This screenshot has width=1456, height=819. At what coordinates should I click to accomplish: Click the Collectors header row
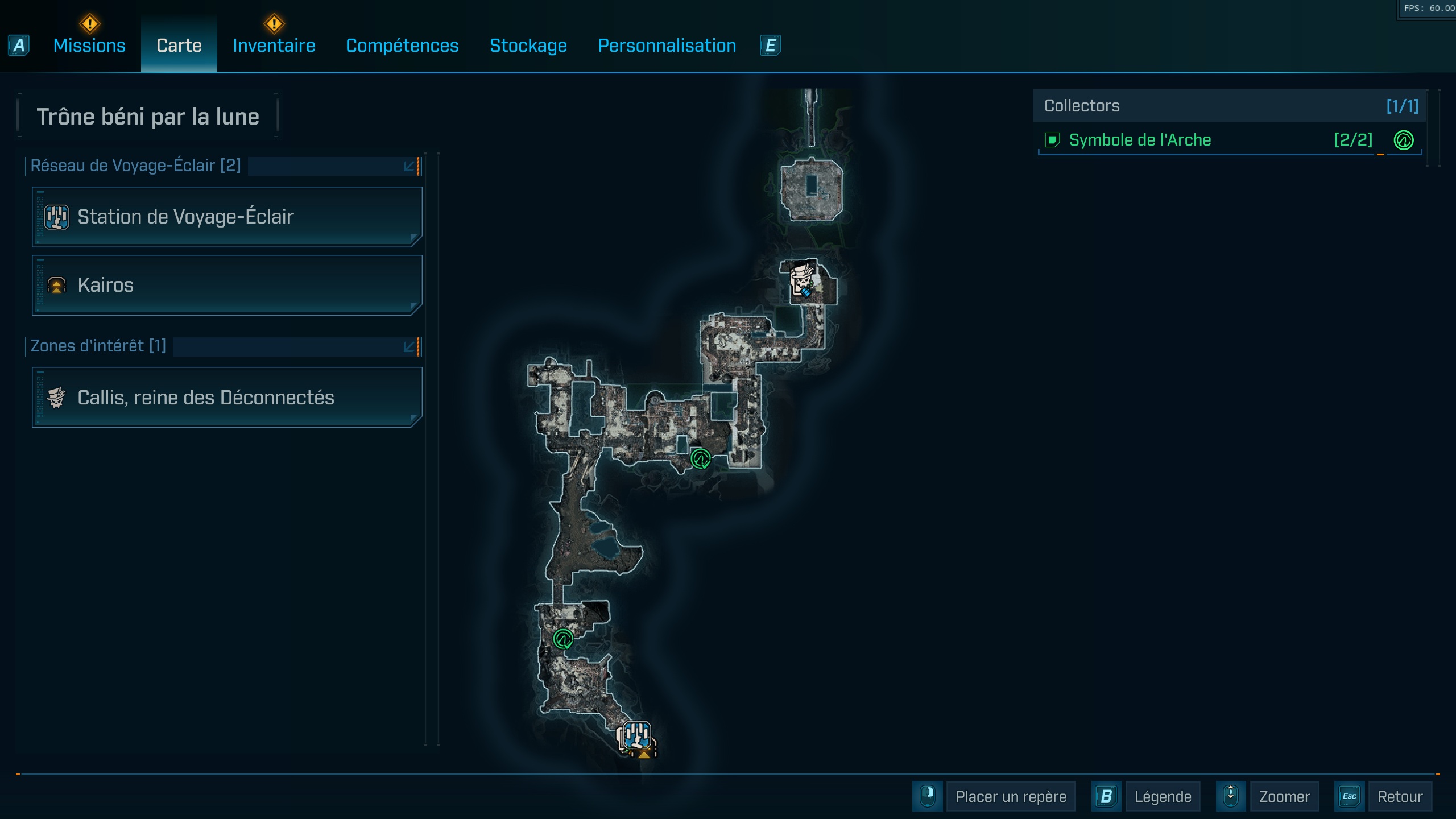(1228, 106)
